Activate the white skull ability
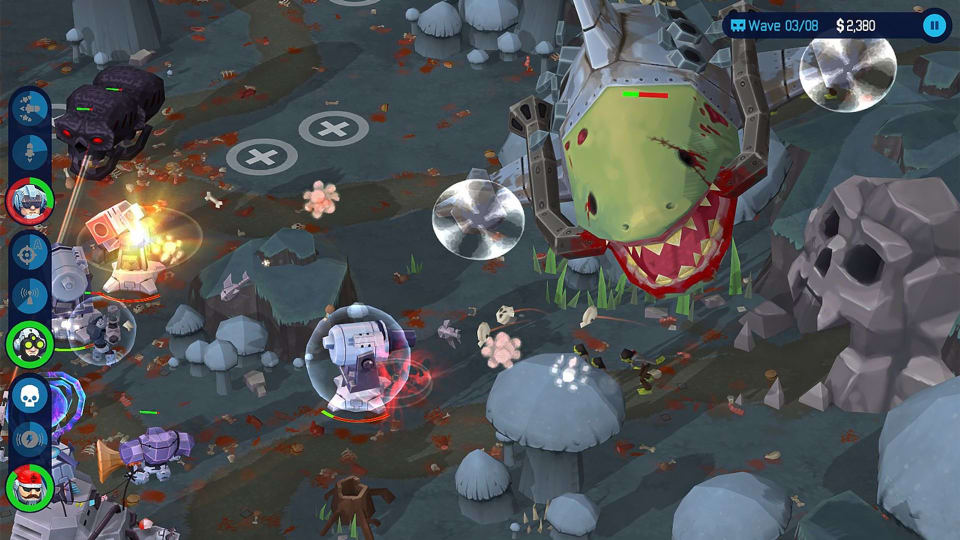 [x=30, y=395]
